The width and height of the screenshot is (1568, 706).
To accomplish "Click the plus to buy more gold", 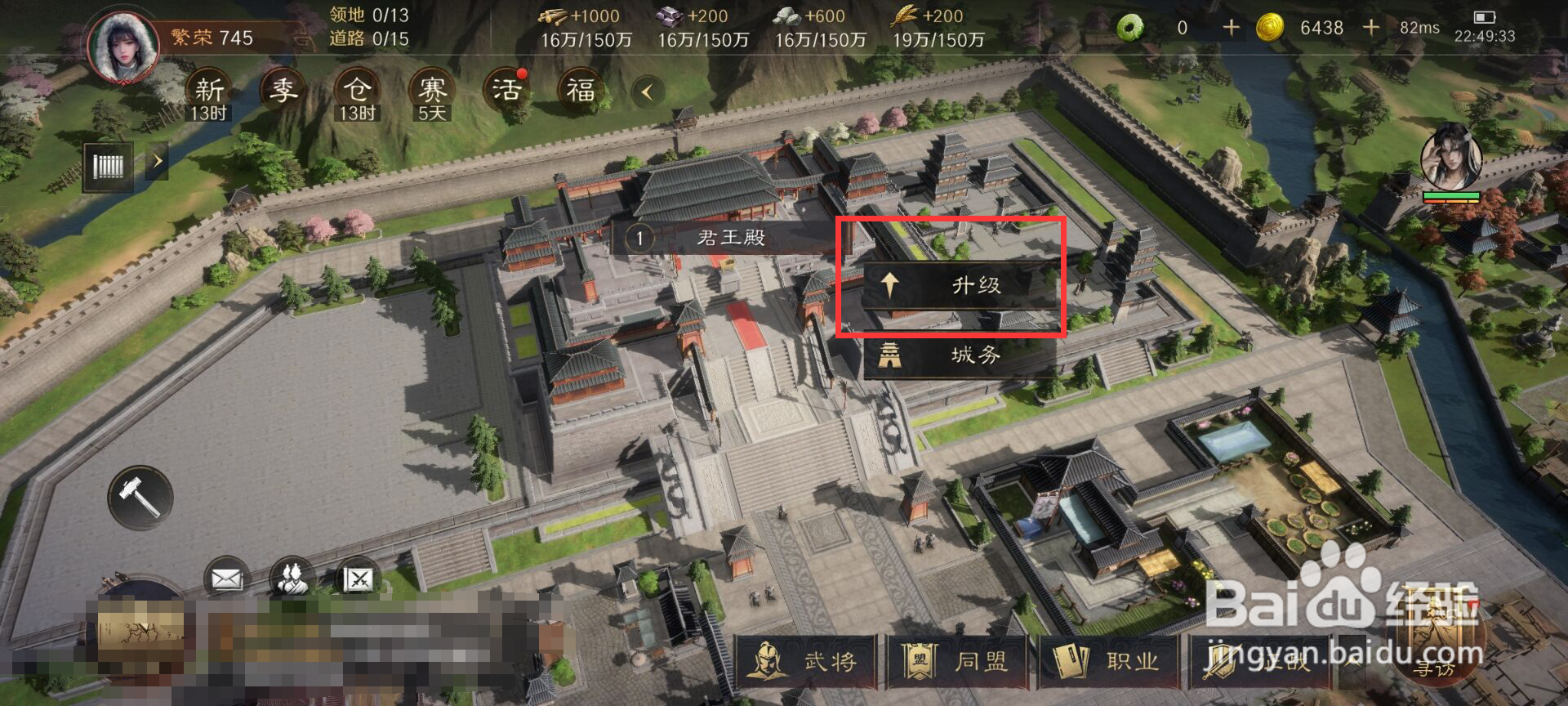I will (1370, 27).
